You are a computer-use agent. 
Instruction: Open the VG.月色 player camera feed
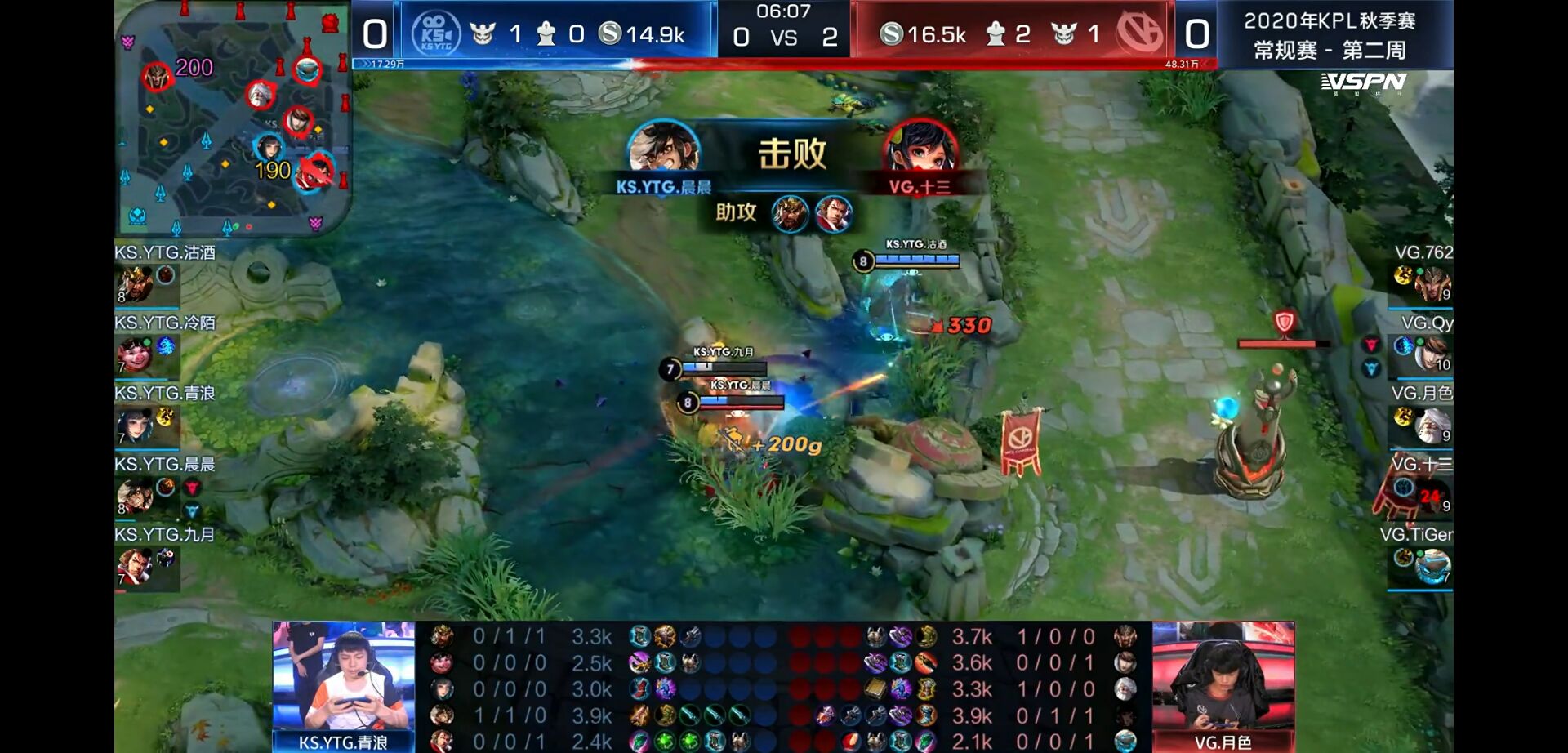coord(1223,676)
